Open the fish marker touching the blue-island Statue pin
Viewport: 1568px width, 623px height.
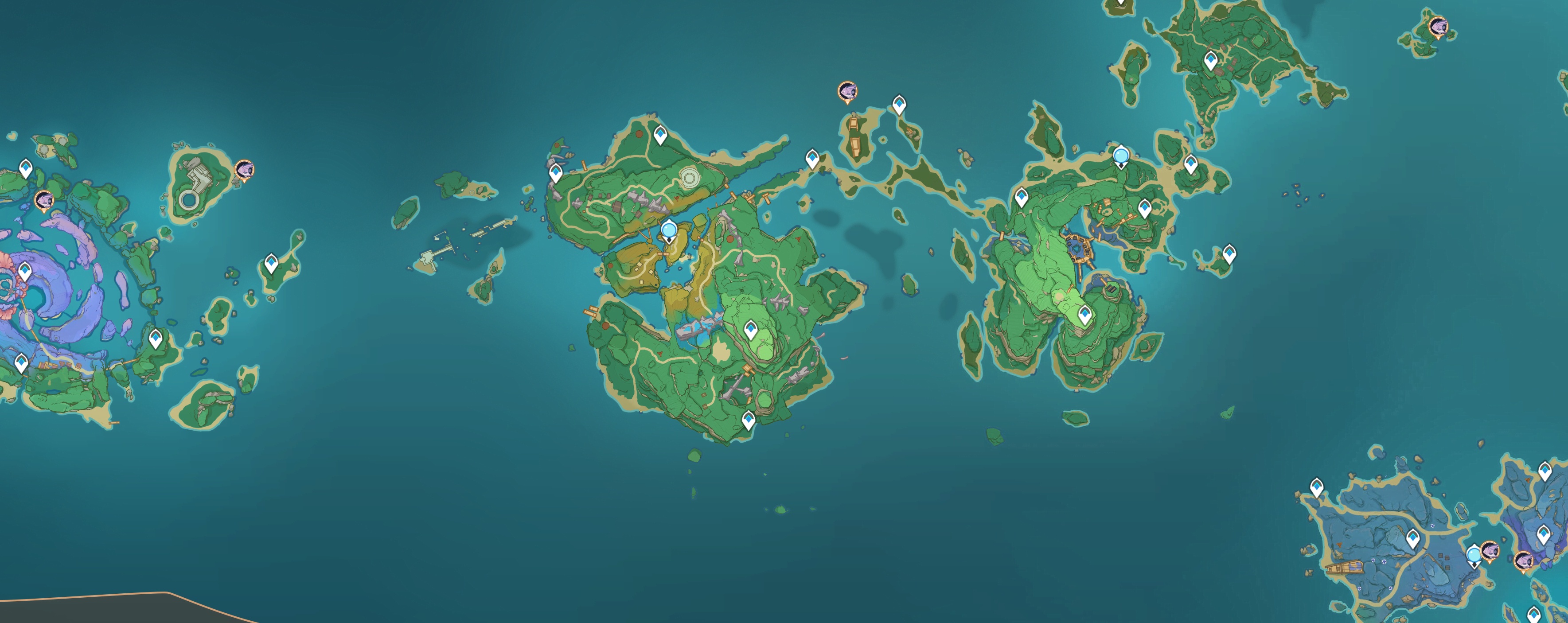(x=1490, y=551)
